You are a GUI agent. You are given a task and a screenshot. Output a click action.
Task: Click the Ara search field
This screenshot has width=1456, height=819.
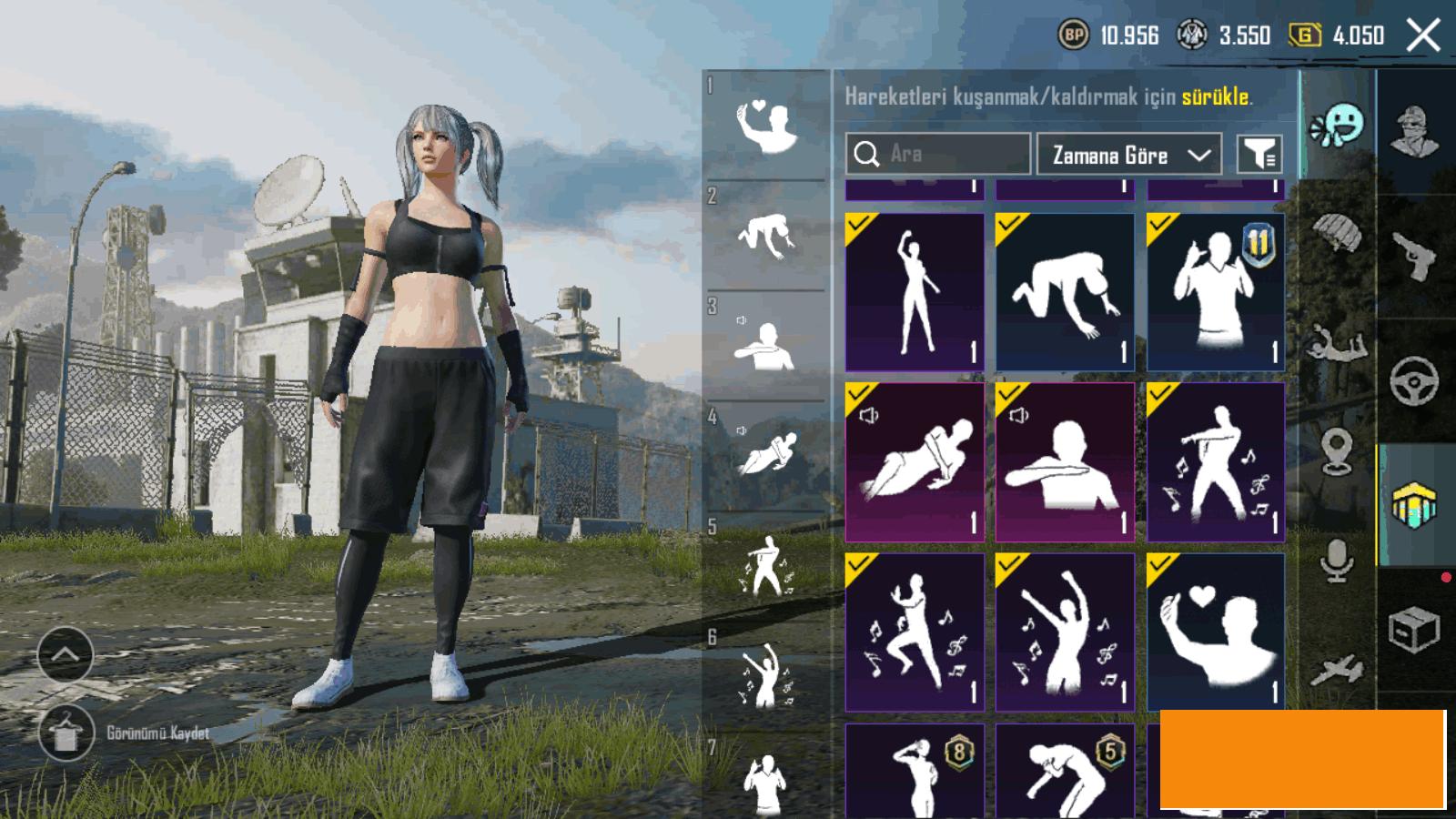click(946, 154)
